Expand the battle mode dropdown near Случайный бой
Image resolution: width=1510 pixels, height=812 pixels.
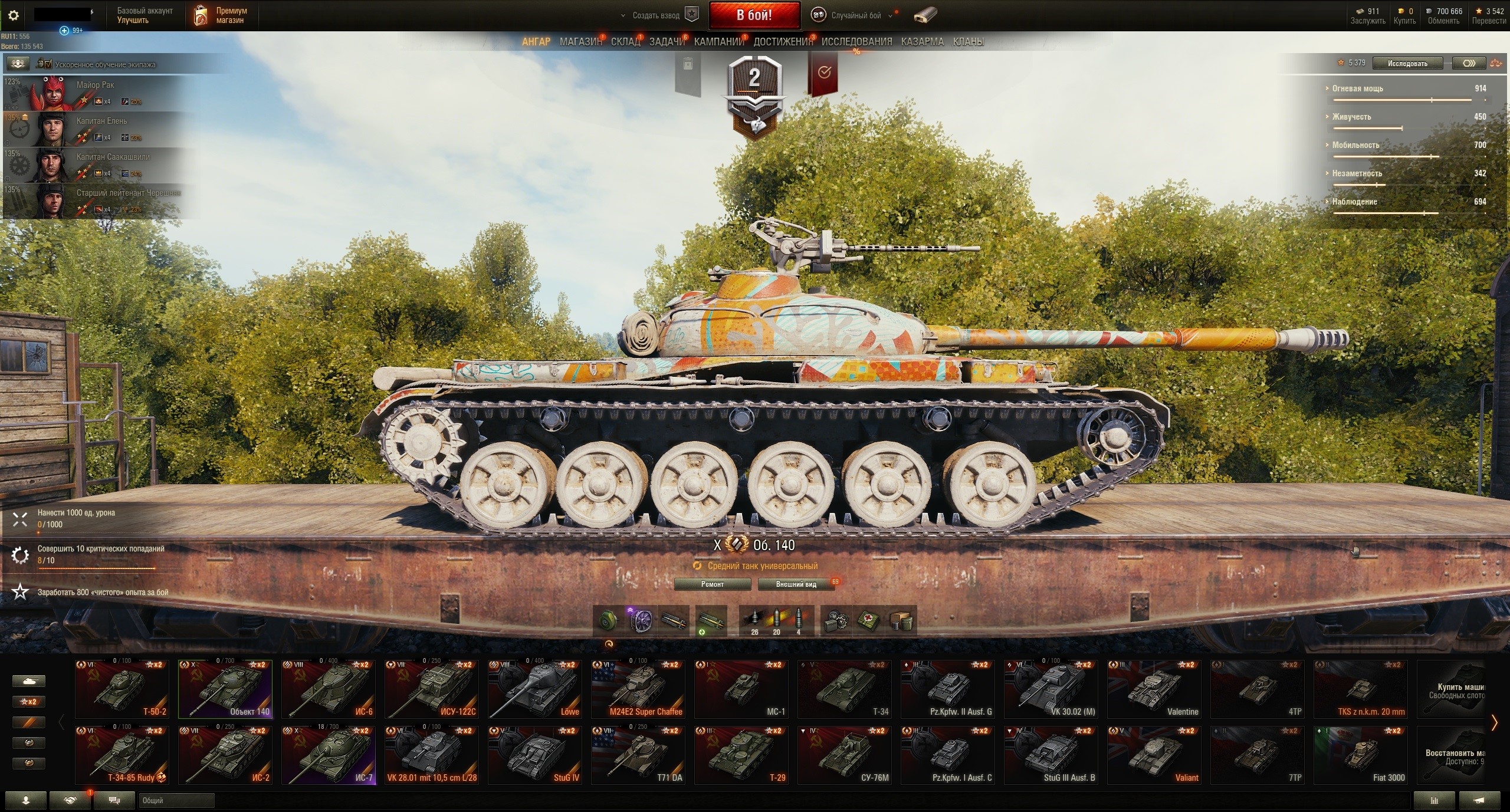pyautogui.click(x=891, y=15)
